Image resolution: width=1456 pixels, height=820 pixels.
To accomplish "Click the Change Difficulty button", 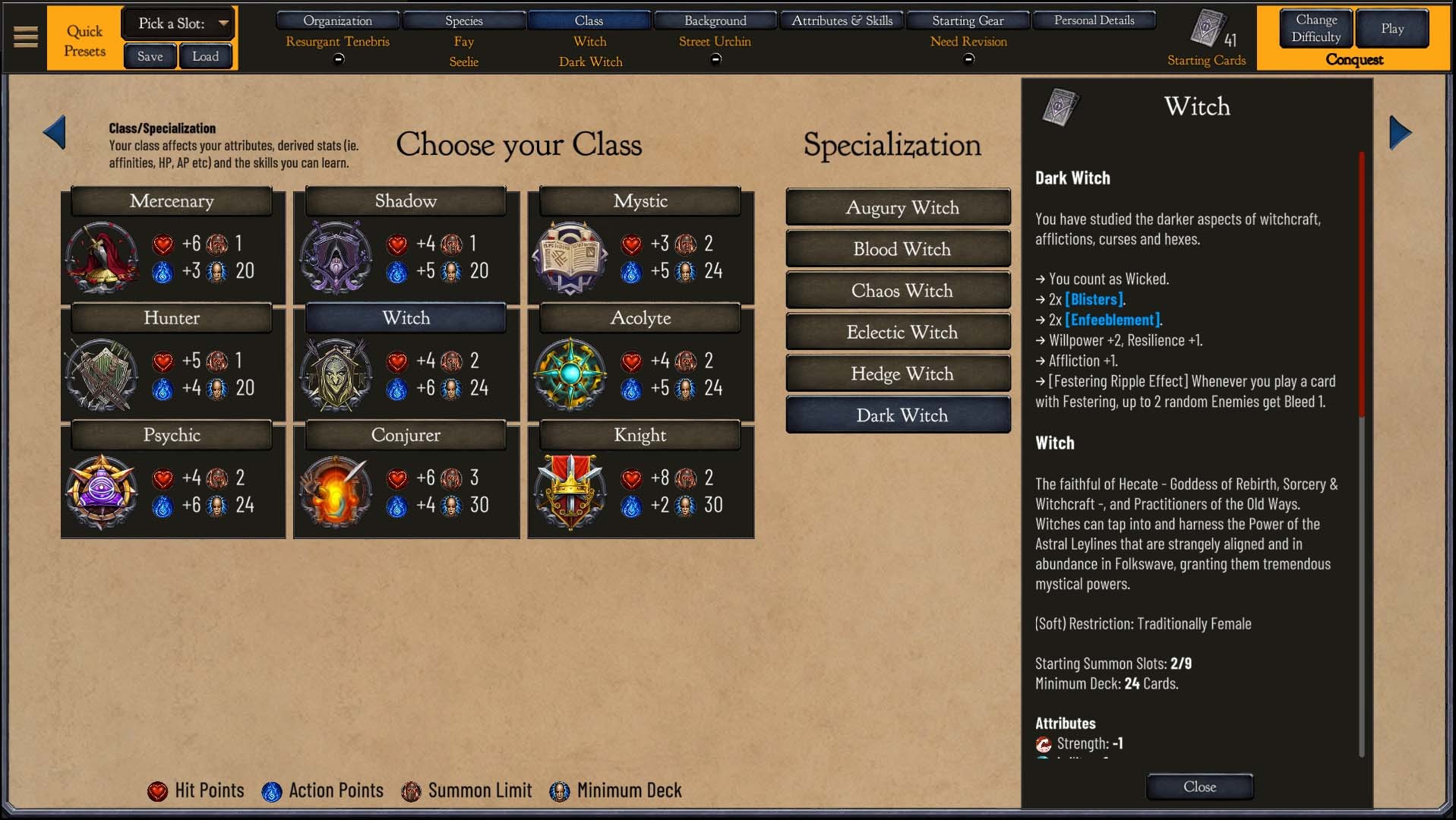I will coord(1315,28).
